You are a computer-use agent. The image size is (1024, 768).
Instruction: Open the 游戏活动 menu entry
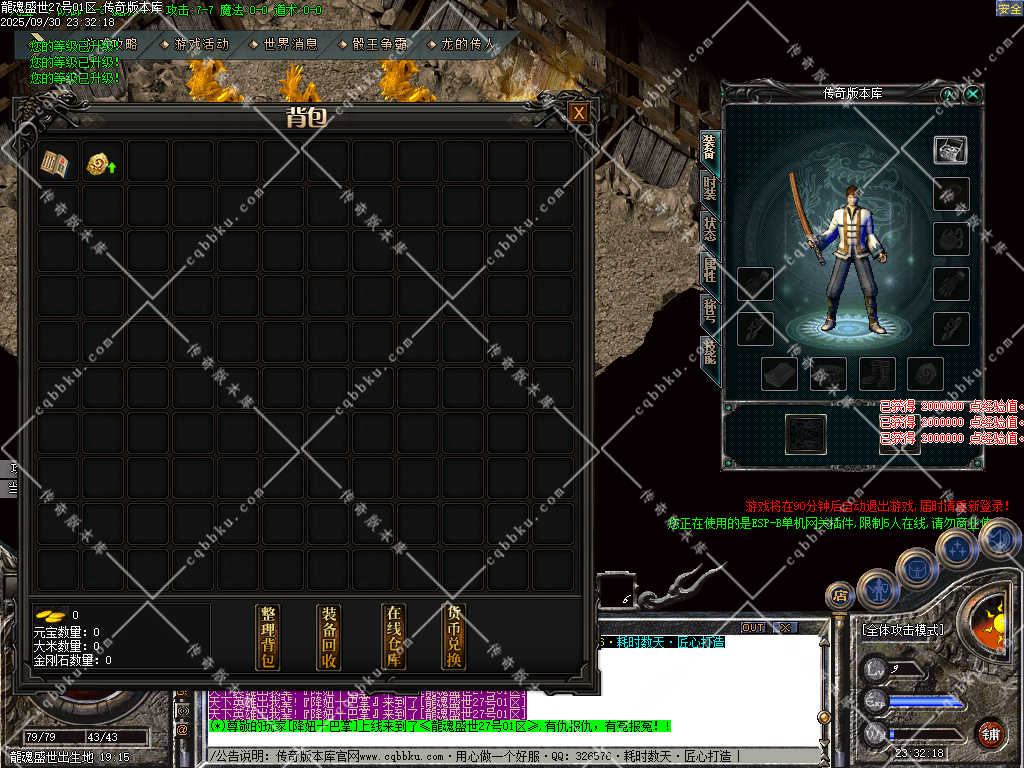click(200, 44)
